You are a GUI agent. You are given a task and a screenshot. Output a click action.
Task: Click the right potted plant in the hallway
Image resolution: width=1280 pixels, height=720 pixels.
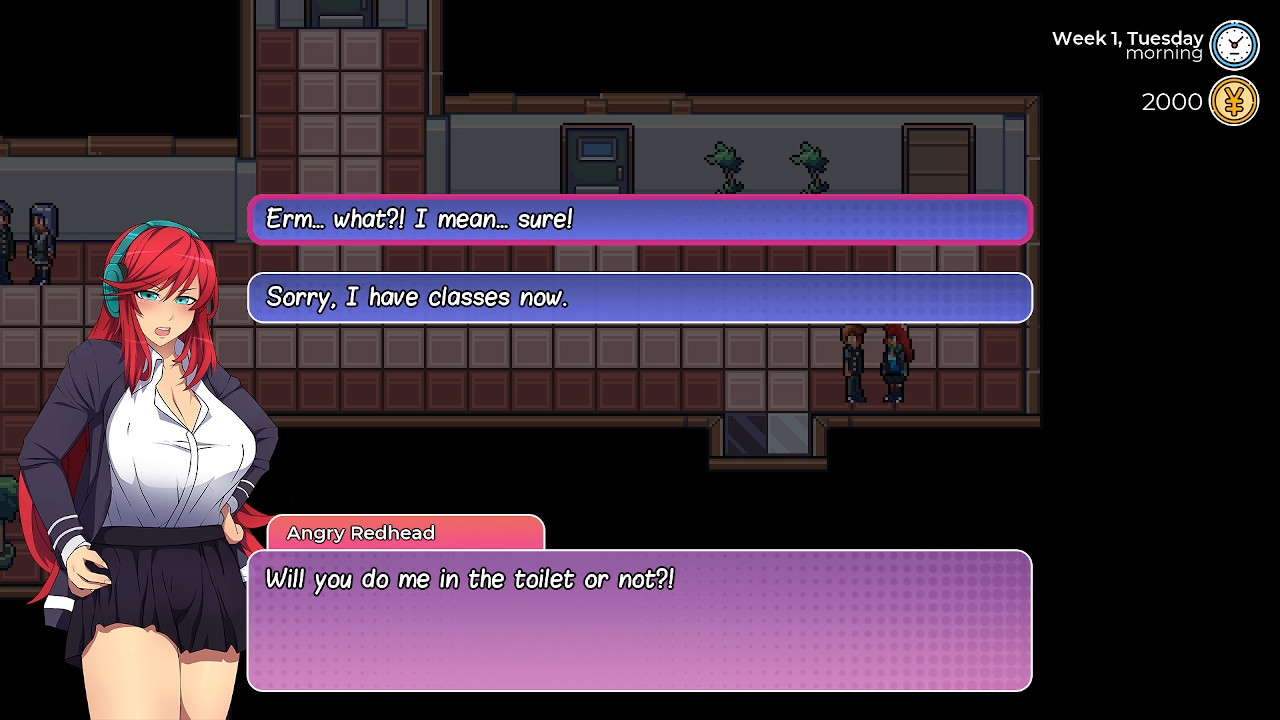(x=812, y=165)
